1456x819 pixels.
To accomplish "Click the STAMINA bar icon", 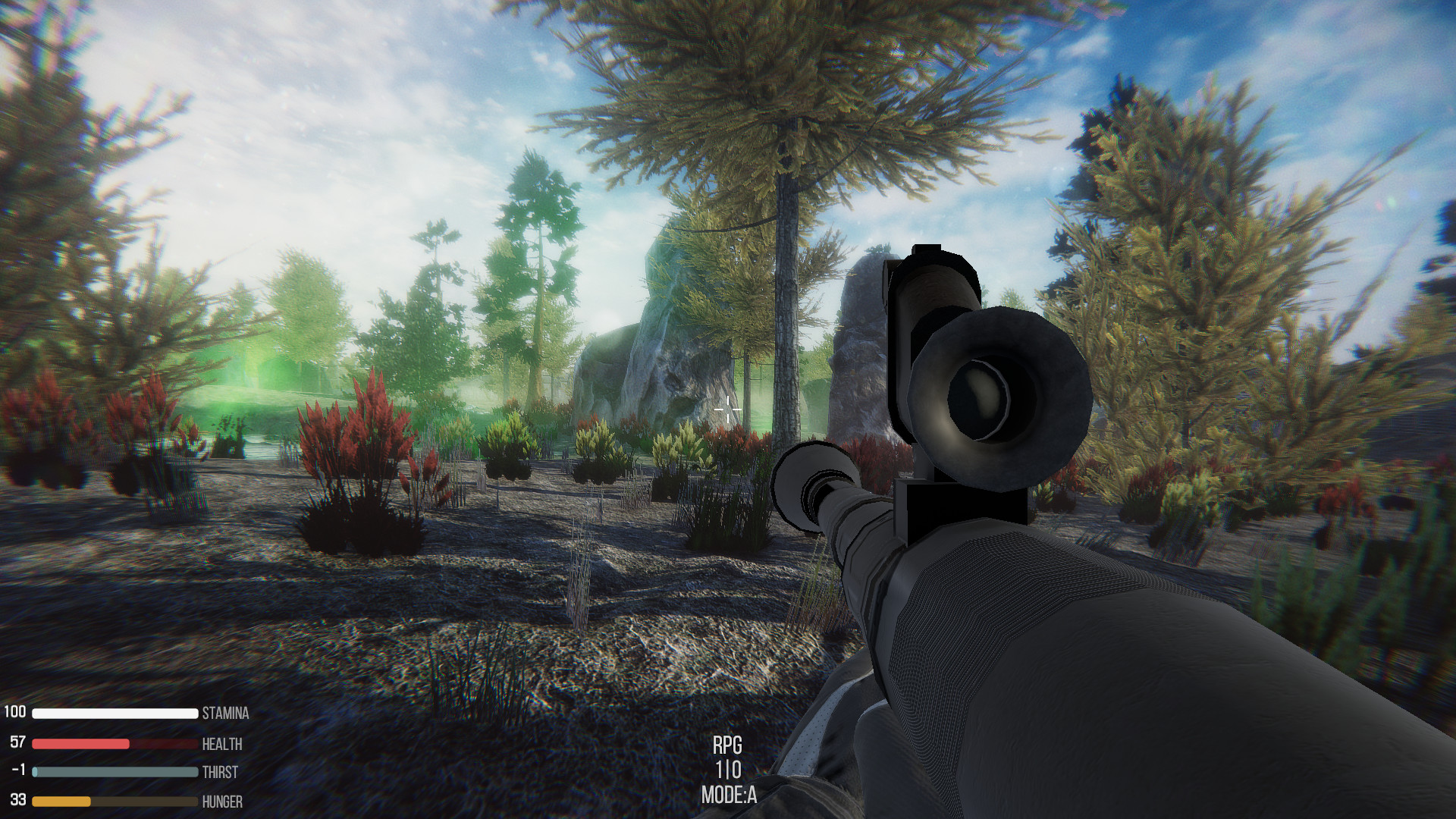I will [x=114, y=713].
